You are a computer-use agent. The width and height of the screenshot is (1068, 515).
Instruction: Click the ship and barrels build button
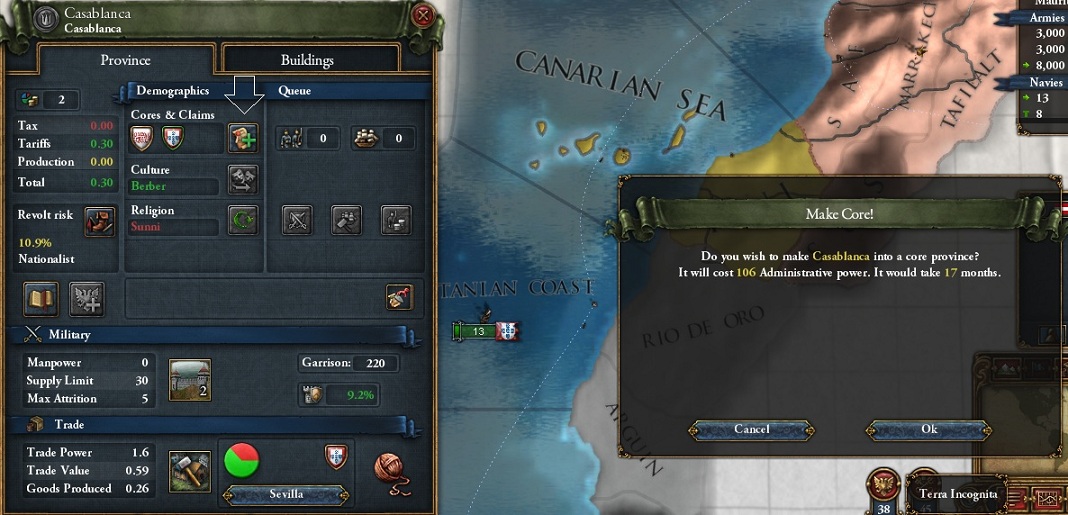tap(370, 138)
